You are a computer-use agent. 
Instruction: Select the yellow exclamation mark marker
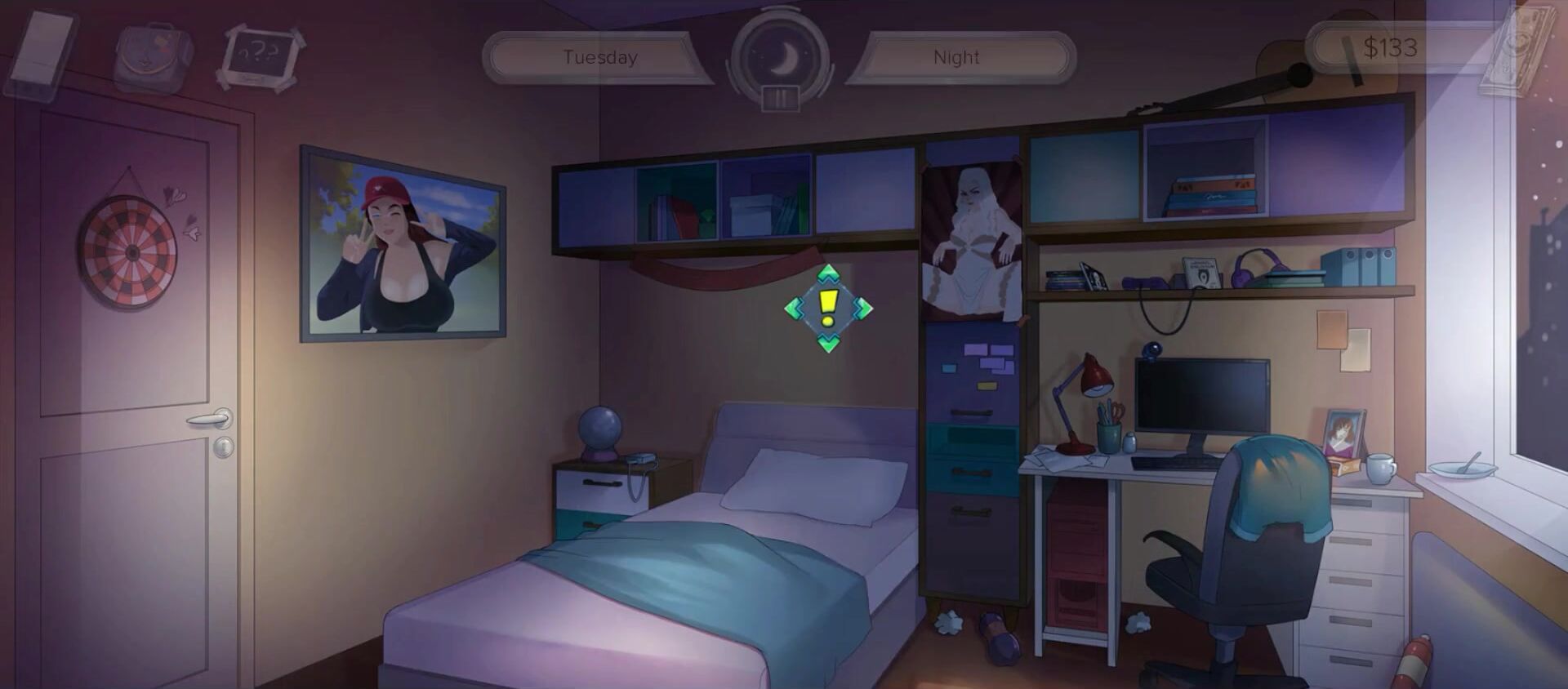[828, 309]
